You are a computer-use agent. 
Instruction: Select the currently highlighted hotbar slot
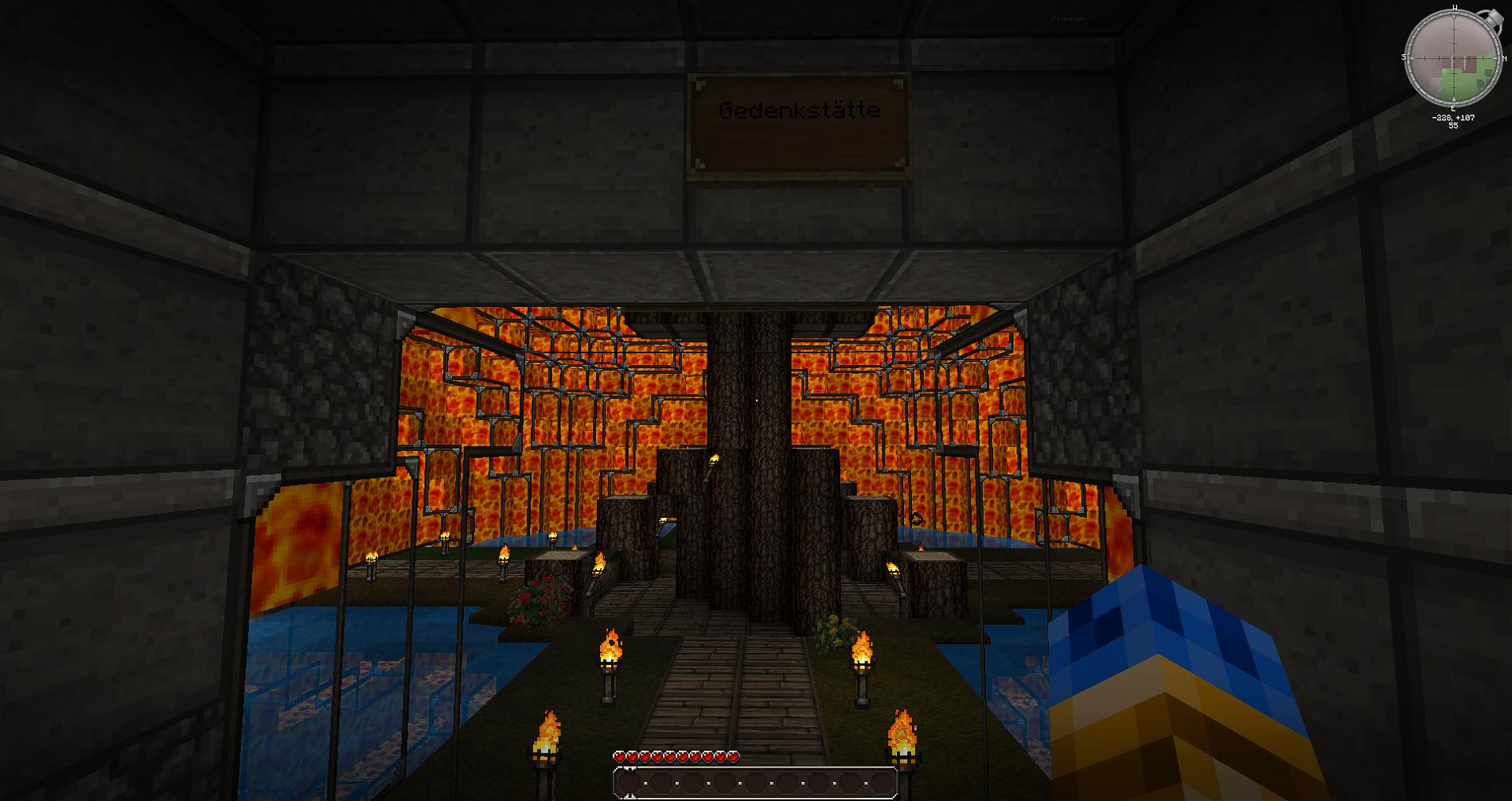pos(629,784)
